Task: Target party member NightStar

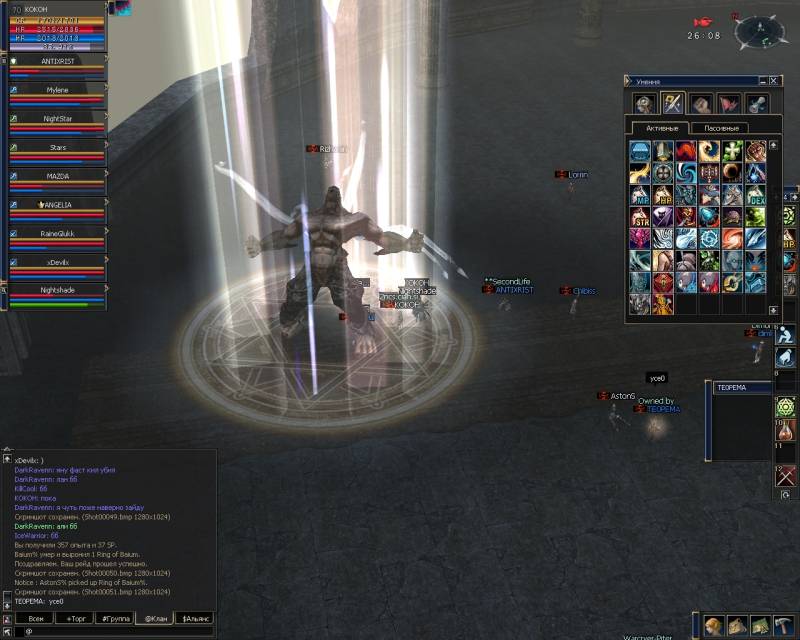Action: coord(57,119)
